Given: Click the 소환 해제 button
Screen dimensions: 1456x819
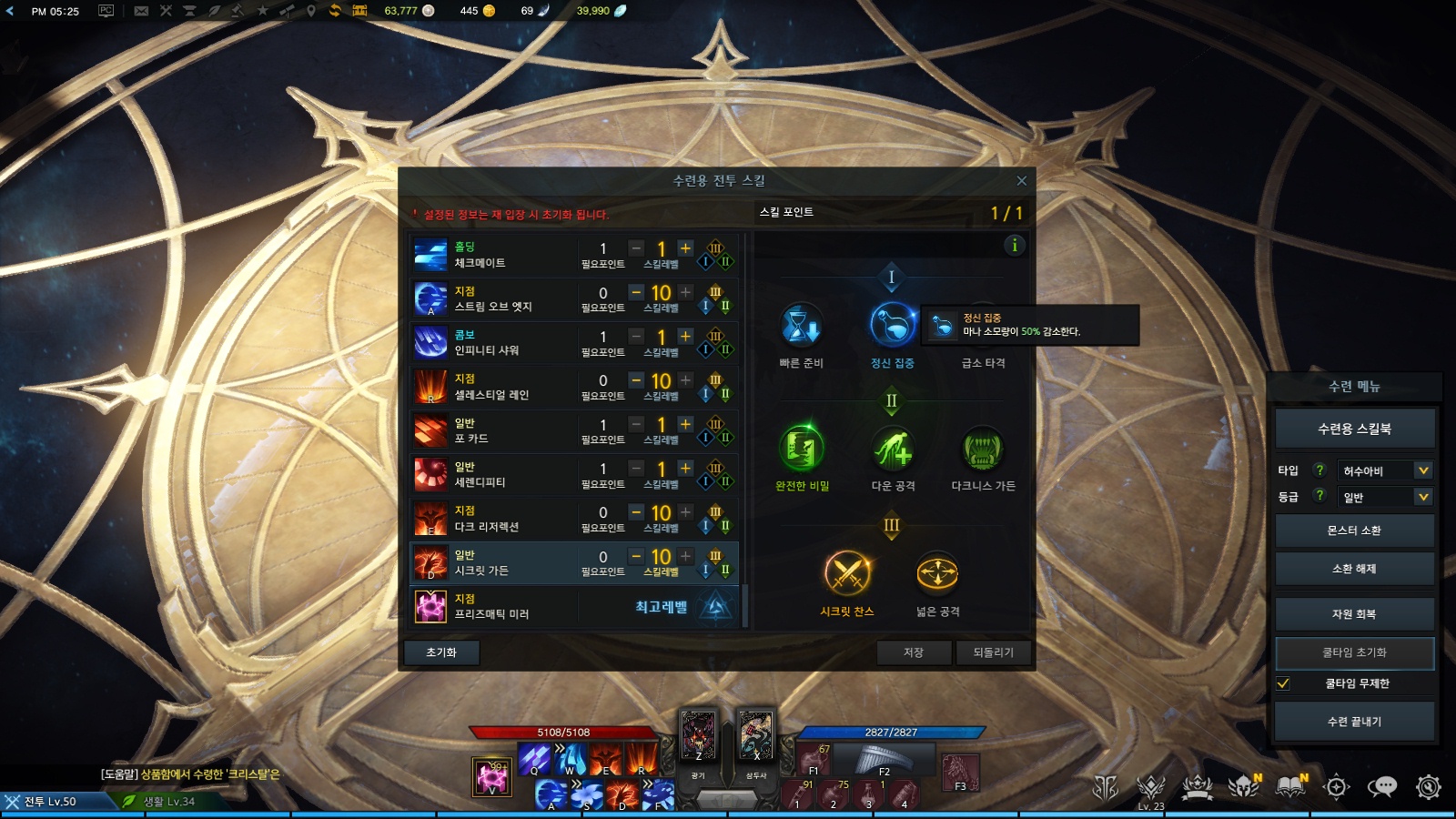Looking at the screenshot, I should click(x=1354, y=569).
